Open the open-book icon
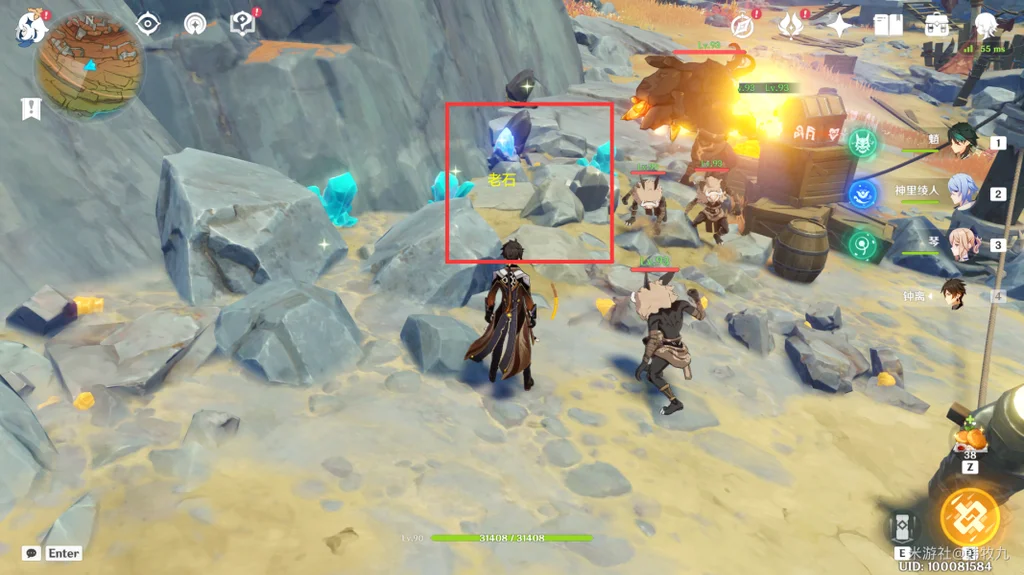Screen dimensions: 1024x575 pos(888,25)
